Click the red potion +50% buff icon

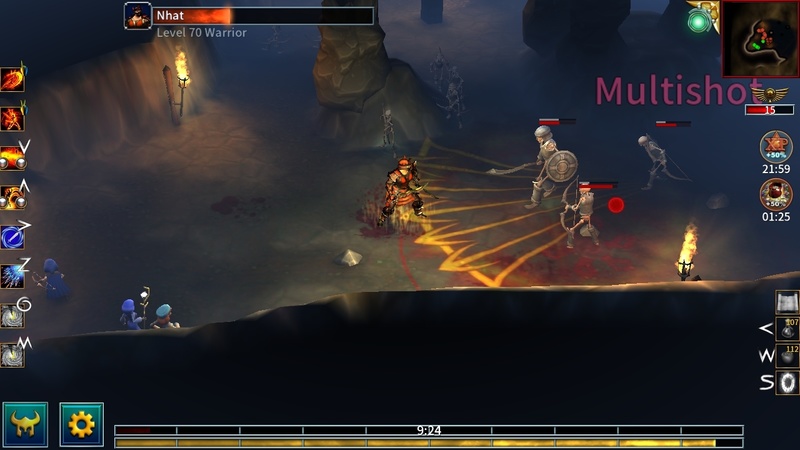tap(775, 193)
